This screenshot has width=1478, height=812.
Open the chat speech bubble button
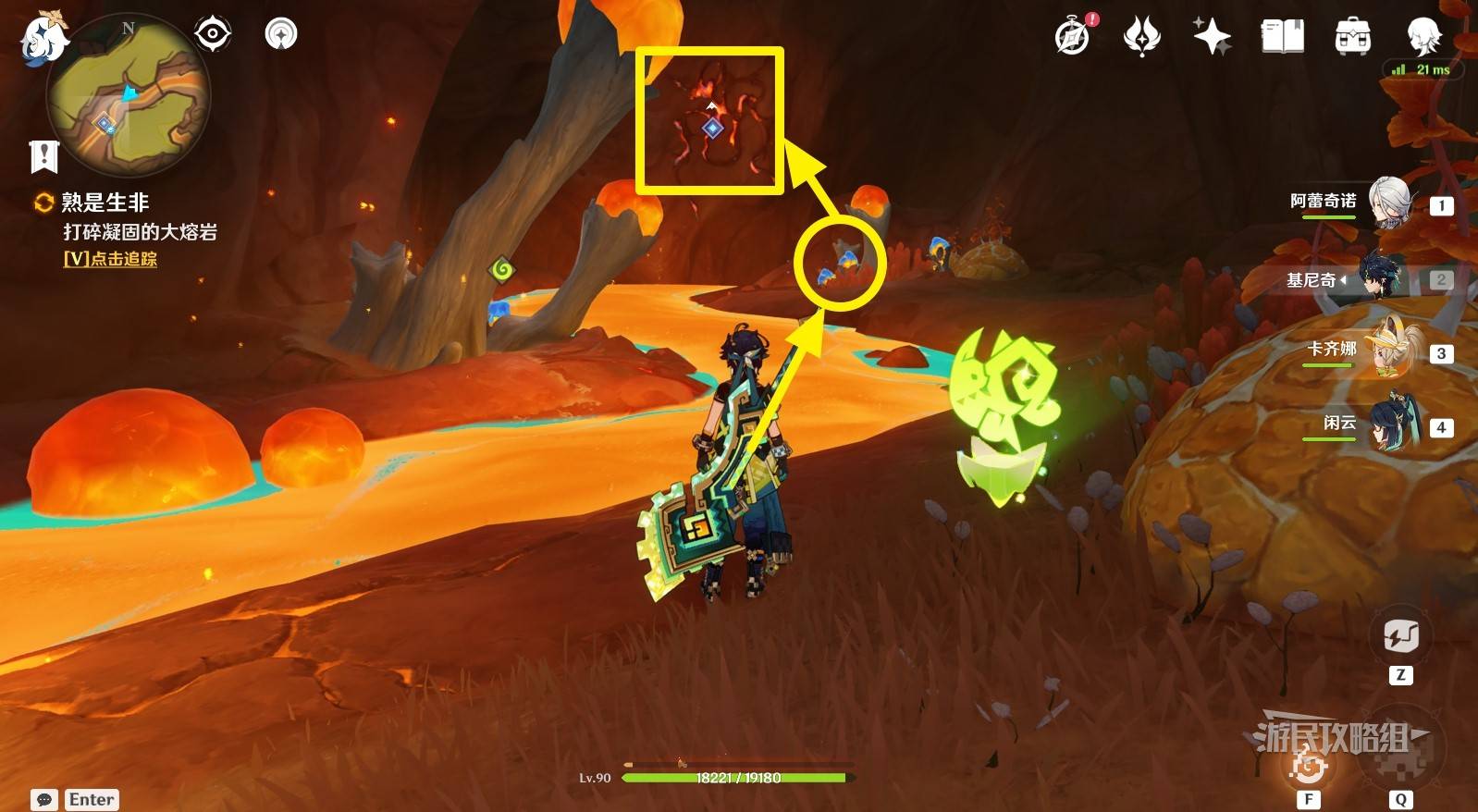[43, 799]
